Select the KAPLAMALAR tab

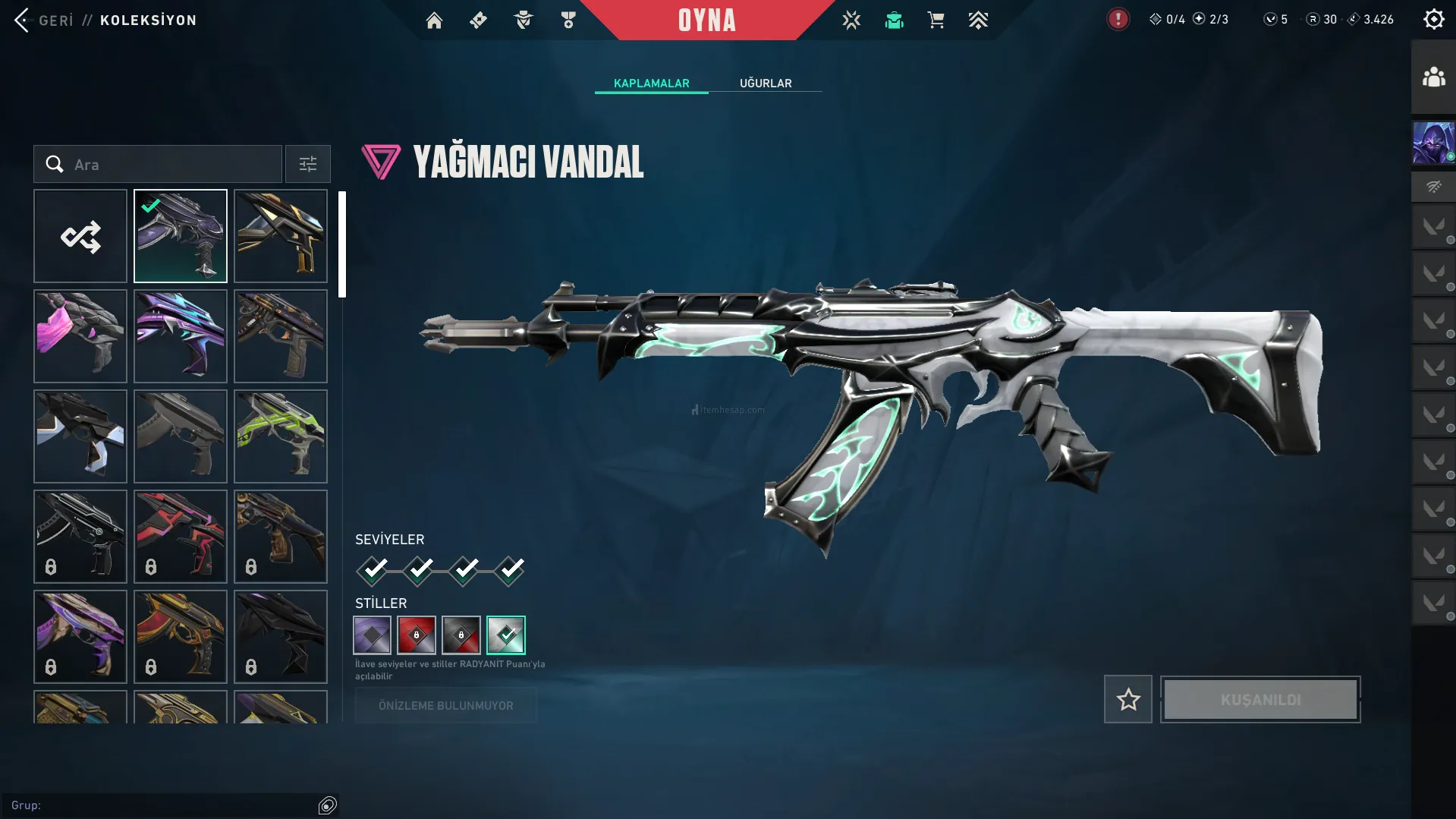click(651, 83)
